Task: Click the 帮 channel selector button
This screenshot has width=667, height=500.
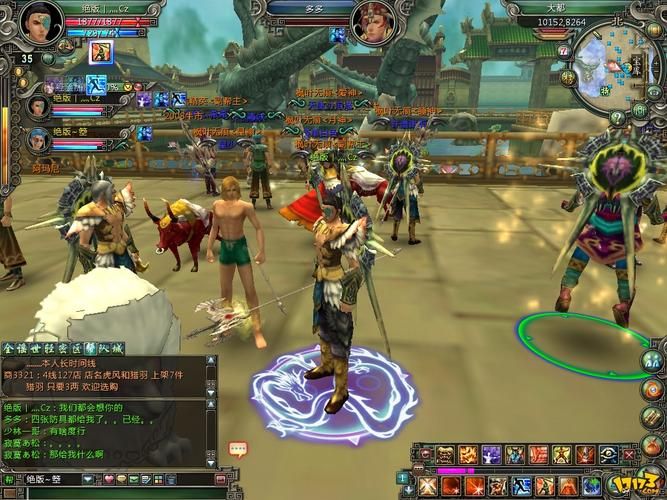Action: pyautogui.click(x=9, y=479)
